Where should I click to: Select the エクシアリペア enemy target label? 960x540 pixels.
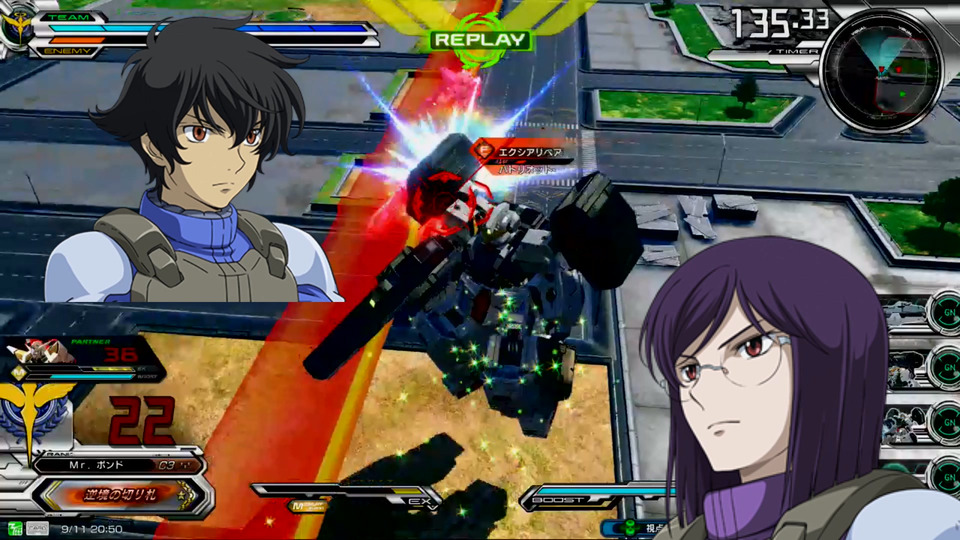530,153
